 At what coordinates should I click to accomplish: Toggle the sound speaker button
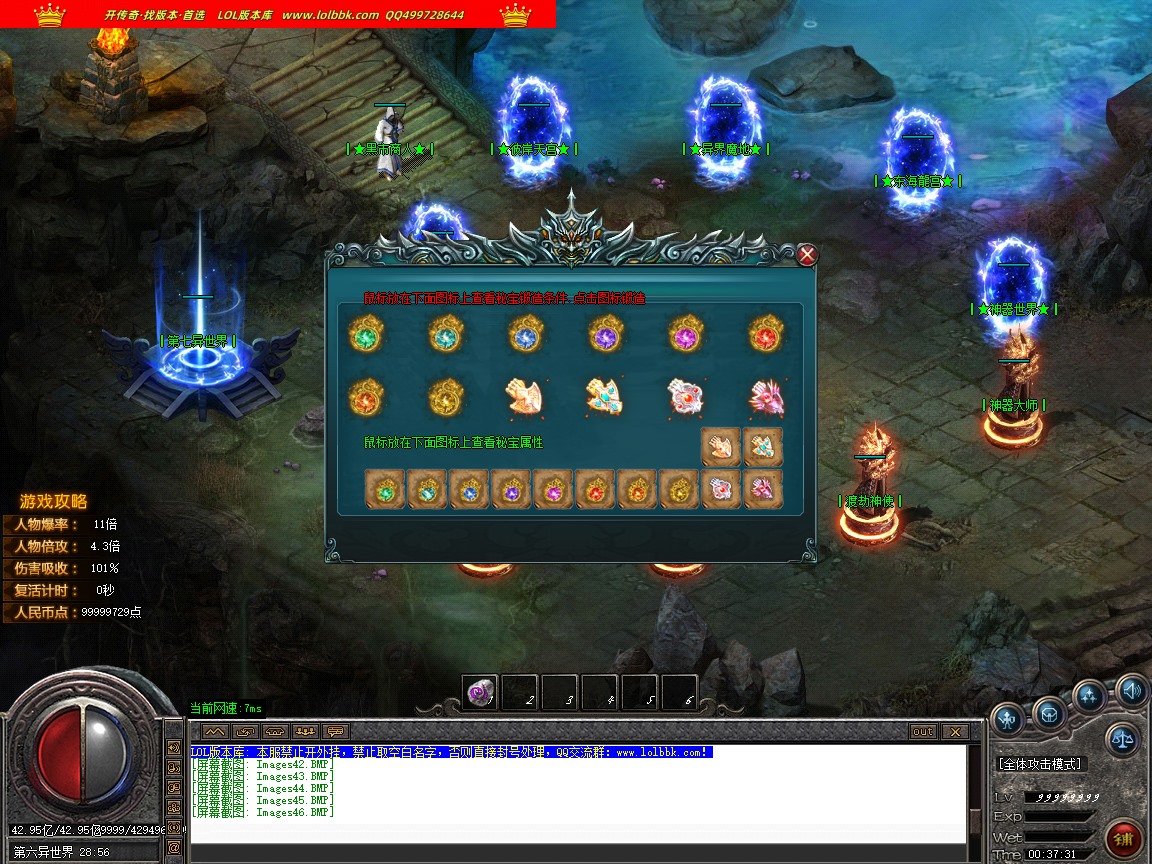click(x=1131, y=690)
